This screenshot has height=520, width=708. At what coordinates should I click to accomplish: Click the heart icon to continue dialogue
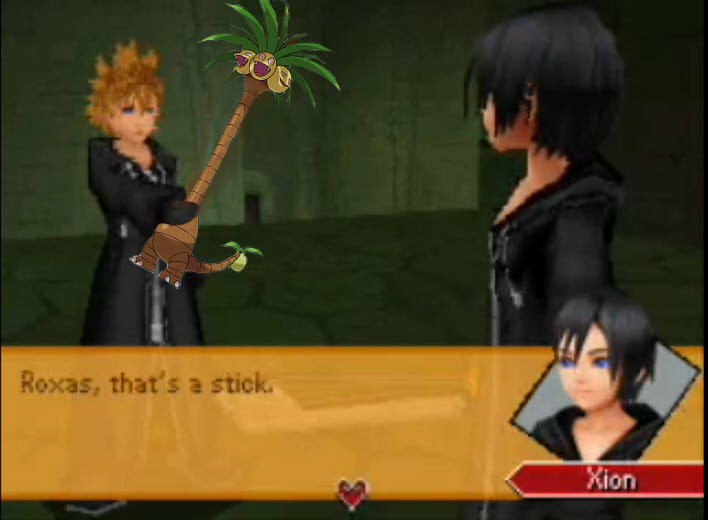352,492
